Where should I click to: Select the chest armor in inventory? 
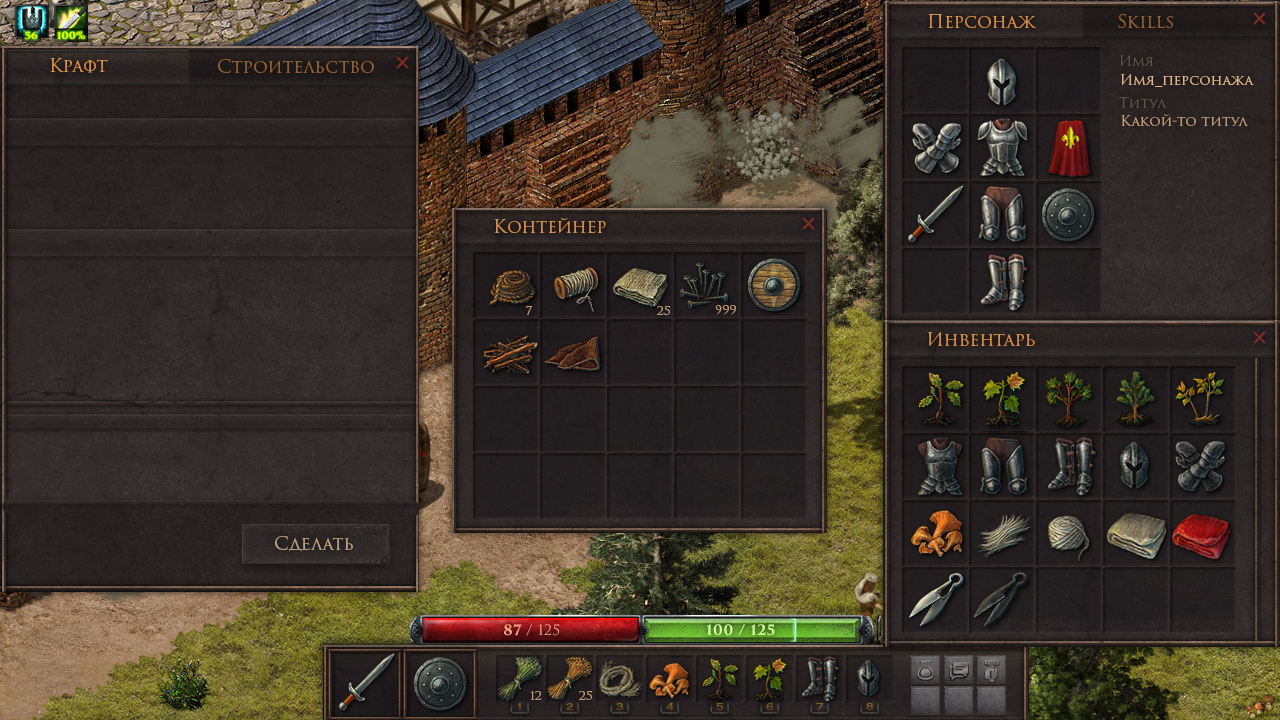[937, 467]
